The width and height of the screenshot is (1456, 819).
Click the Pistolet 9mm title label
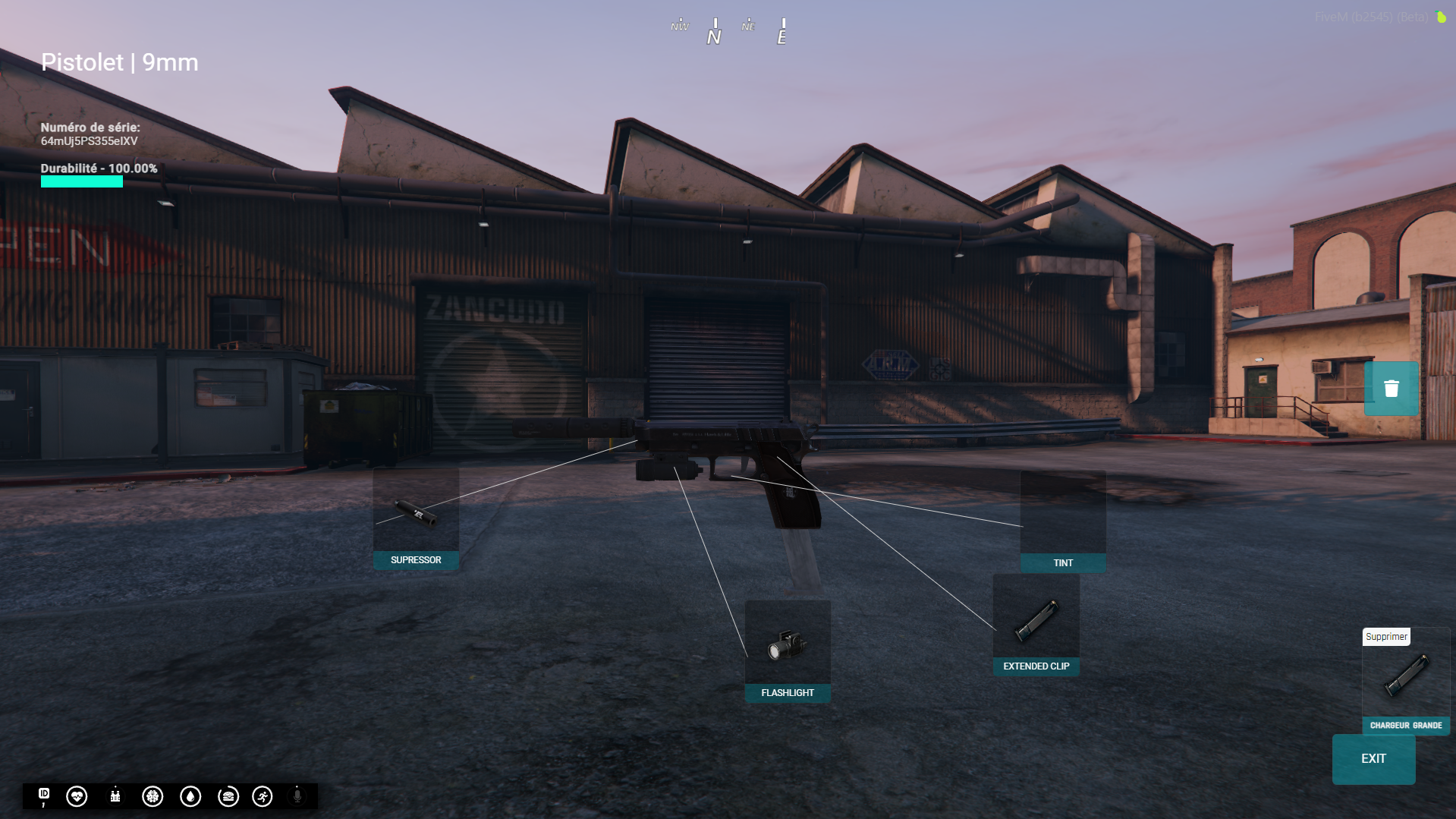[120, 63]
